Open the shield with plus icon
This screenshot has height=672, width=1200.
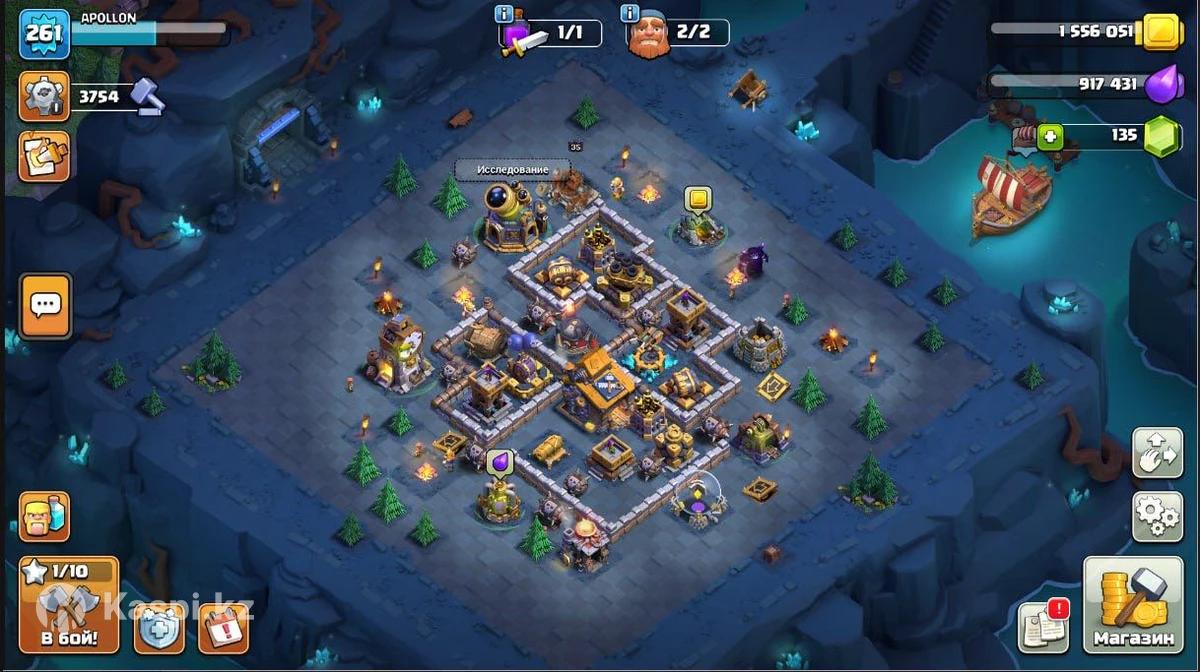(x=159, y=629)
